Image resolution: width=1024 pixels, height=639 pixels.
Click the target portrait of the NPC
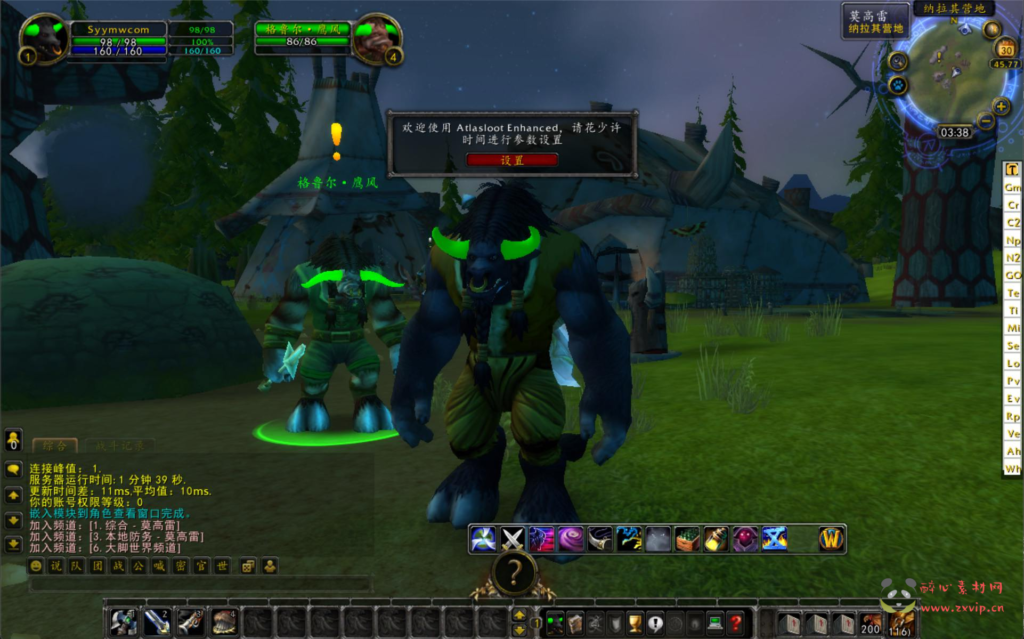pyautogui.click(x=376, y=38)
